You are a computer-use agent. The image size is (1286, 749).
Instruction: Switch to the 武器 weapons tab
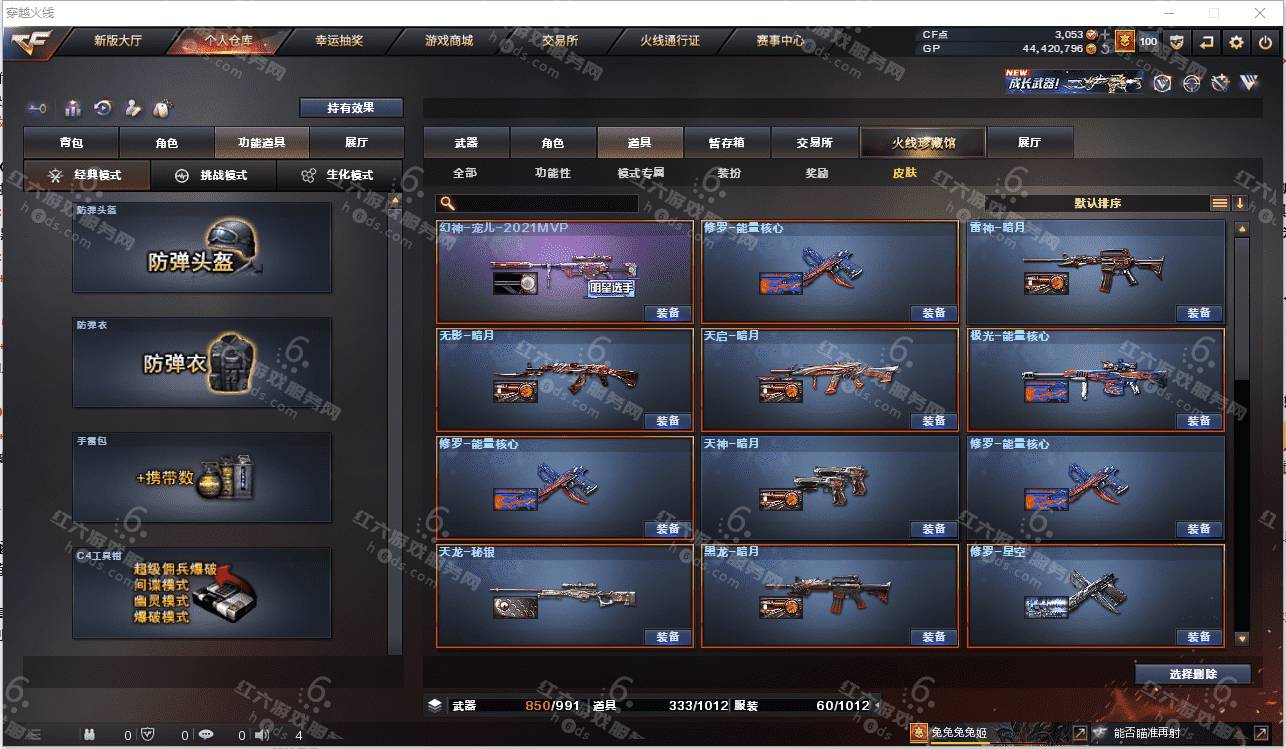coord(466,143)
